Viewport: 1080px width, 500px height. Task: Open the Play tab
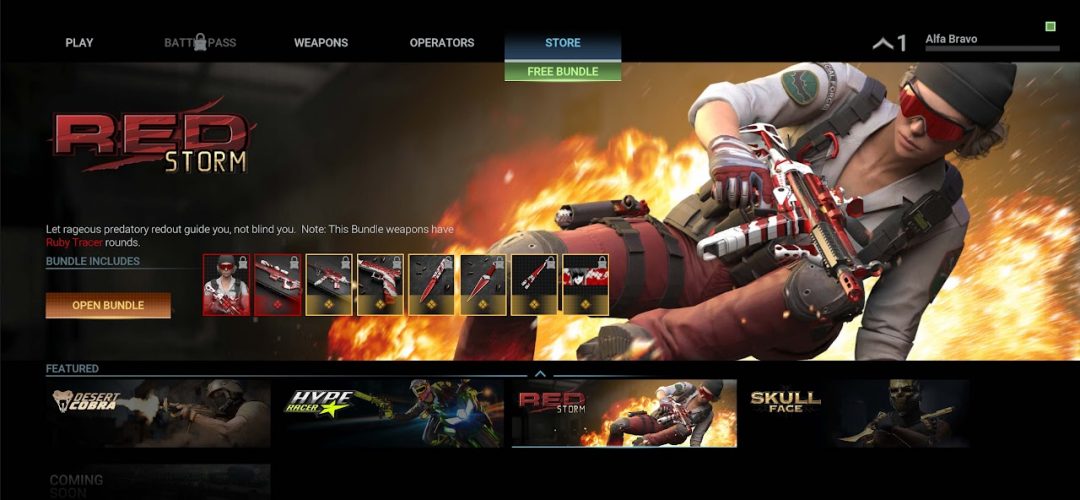(79, 43)
